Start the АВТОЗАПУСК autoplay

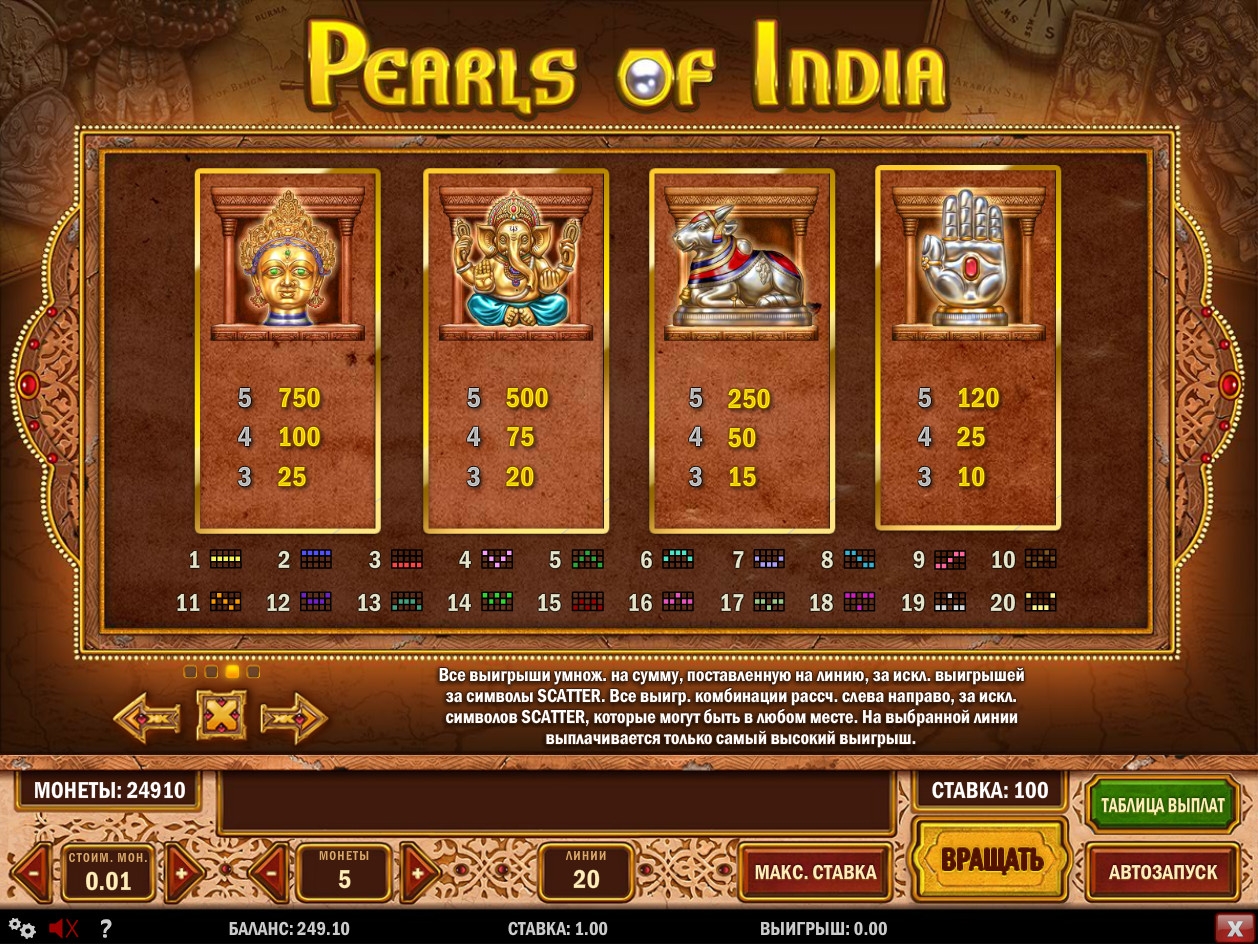[x=1162, y=872]
